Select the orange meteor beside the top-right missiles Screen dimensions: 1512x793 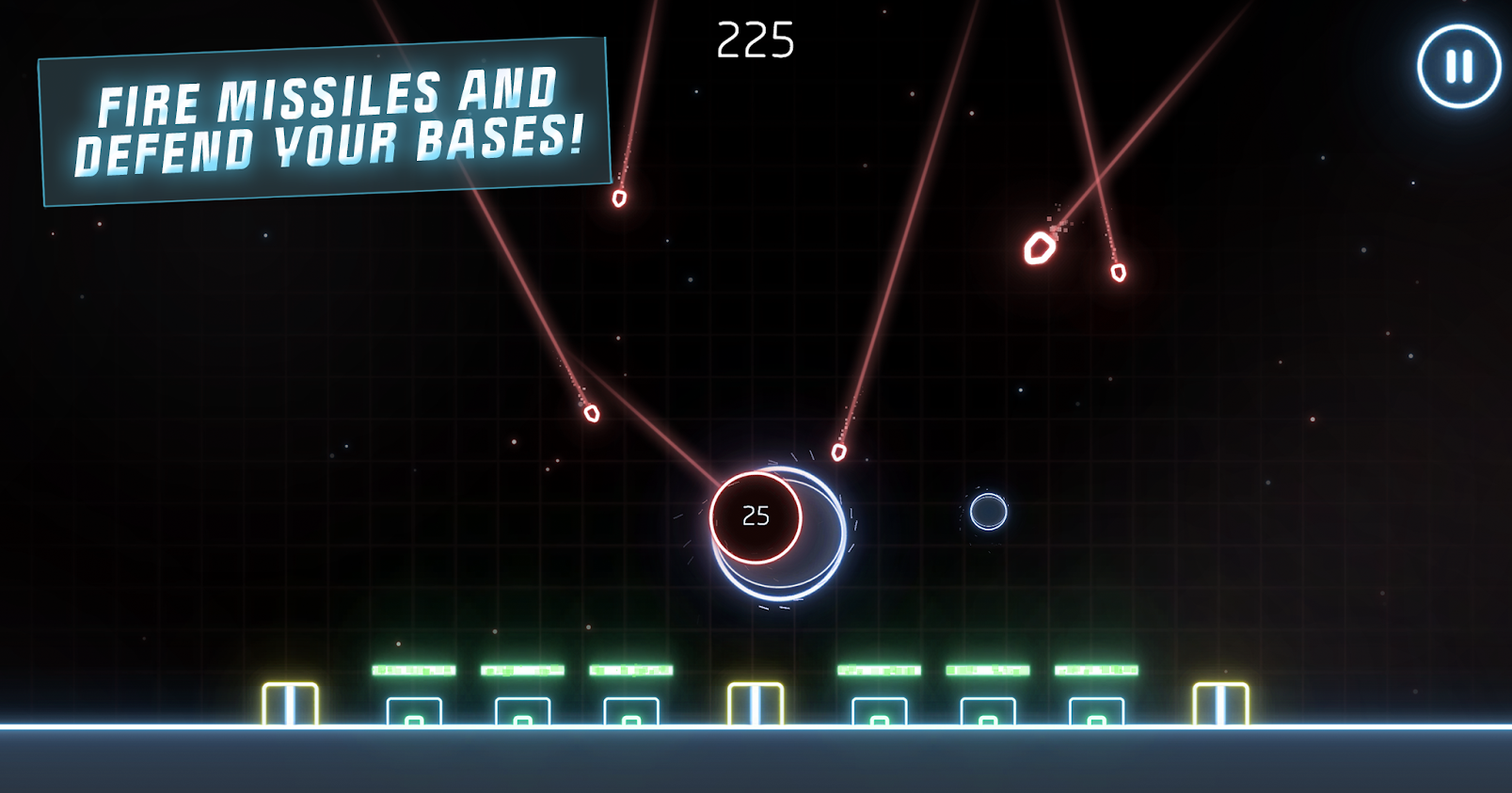point(1040,248)
